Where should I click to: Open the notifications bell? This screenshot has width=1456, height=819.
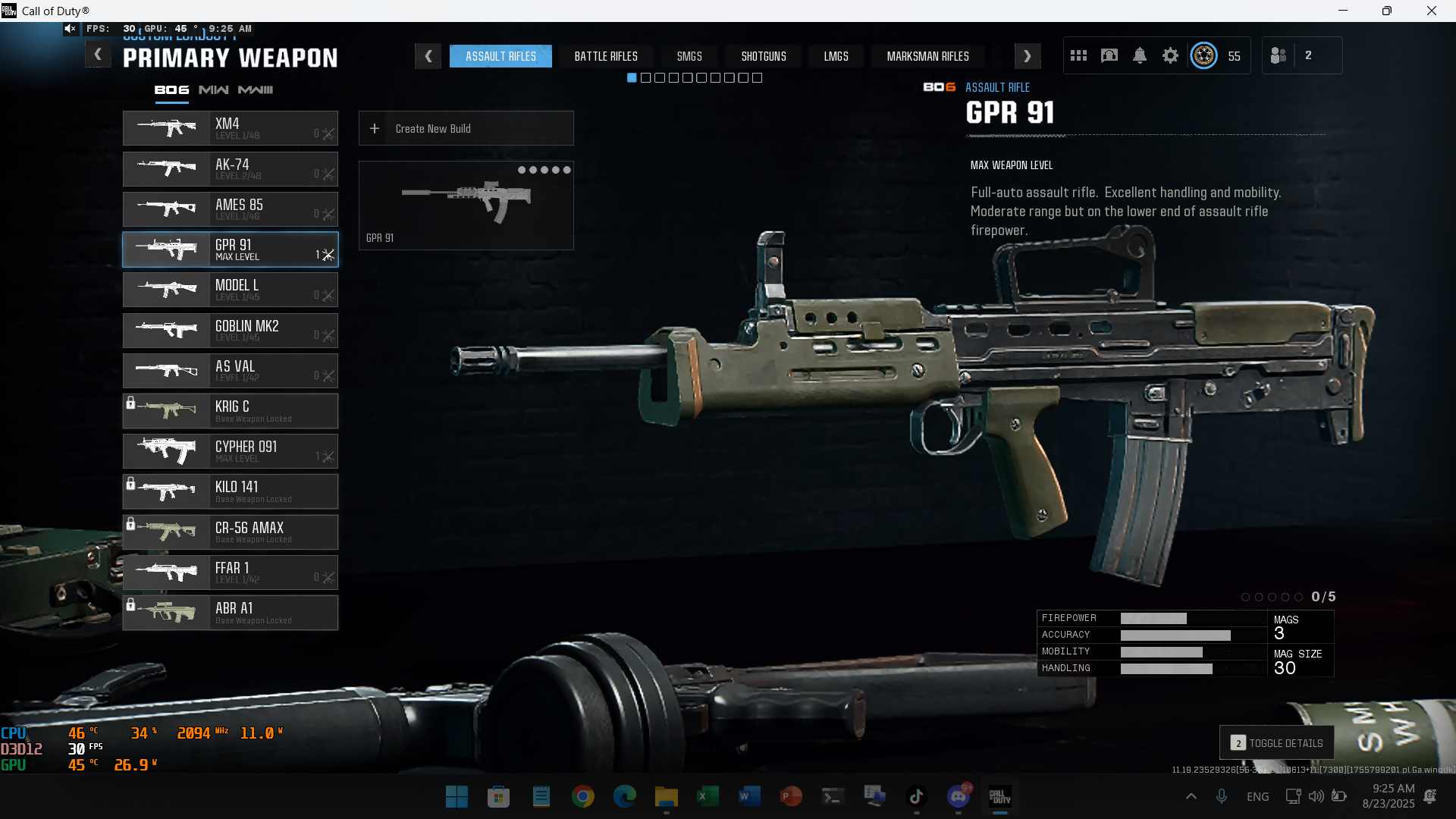pos(1139,55)
